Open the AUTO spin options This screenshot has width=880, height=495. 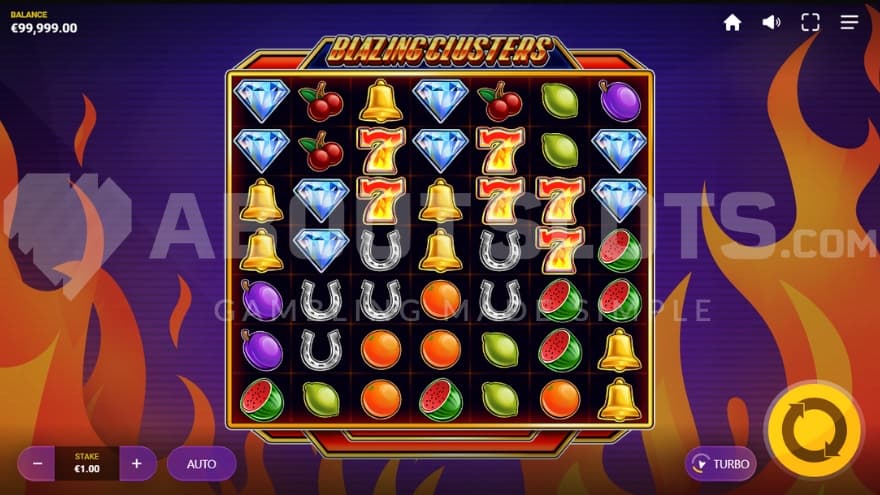click(201, 464)
